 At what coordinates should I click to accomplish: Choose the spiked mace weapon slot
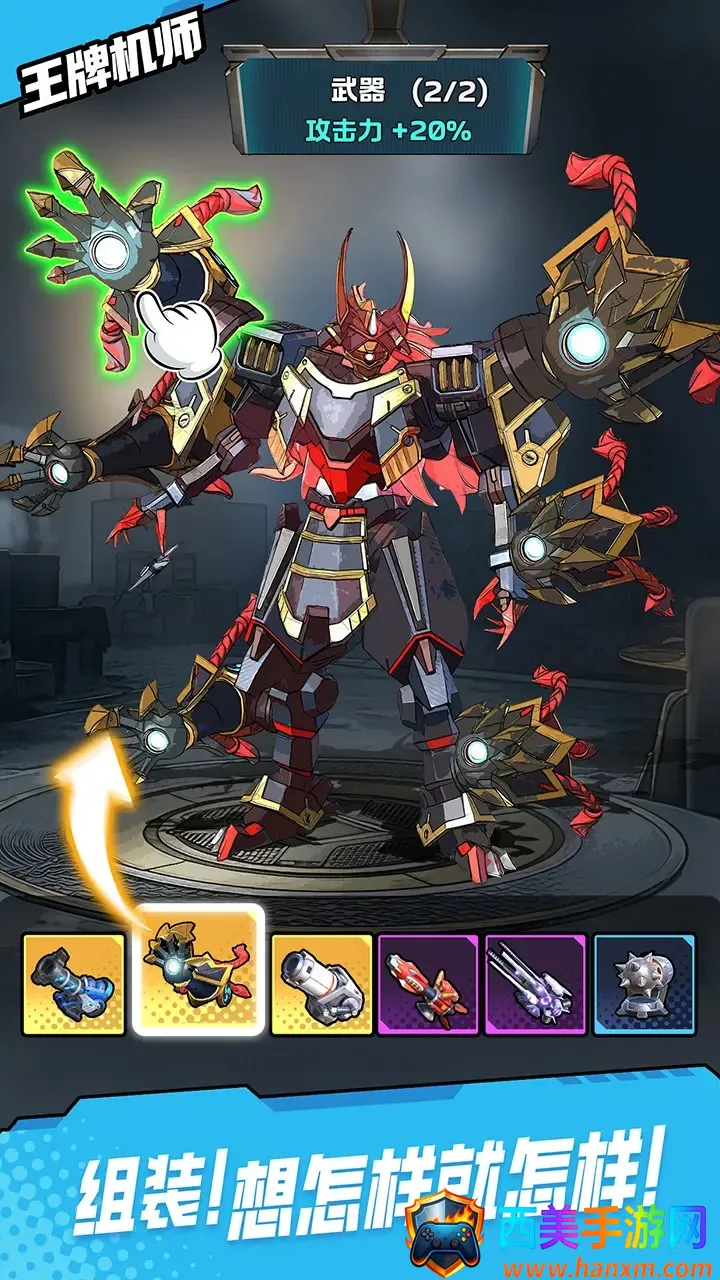643,984
